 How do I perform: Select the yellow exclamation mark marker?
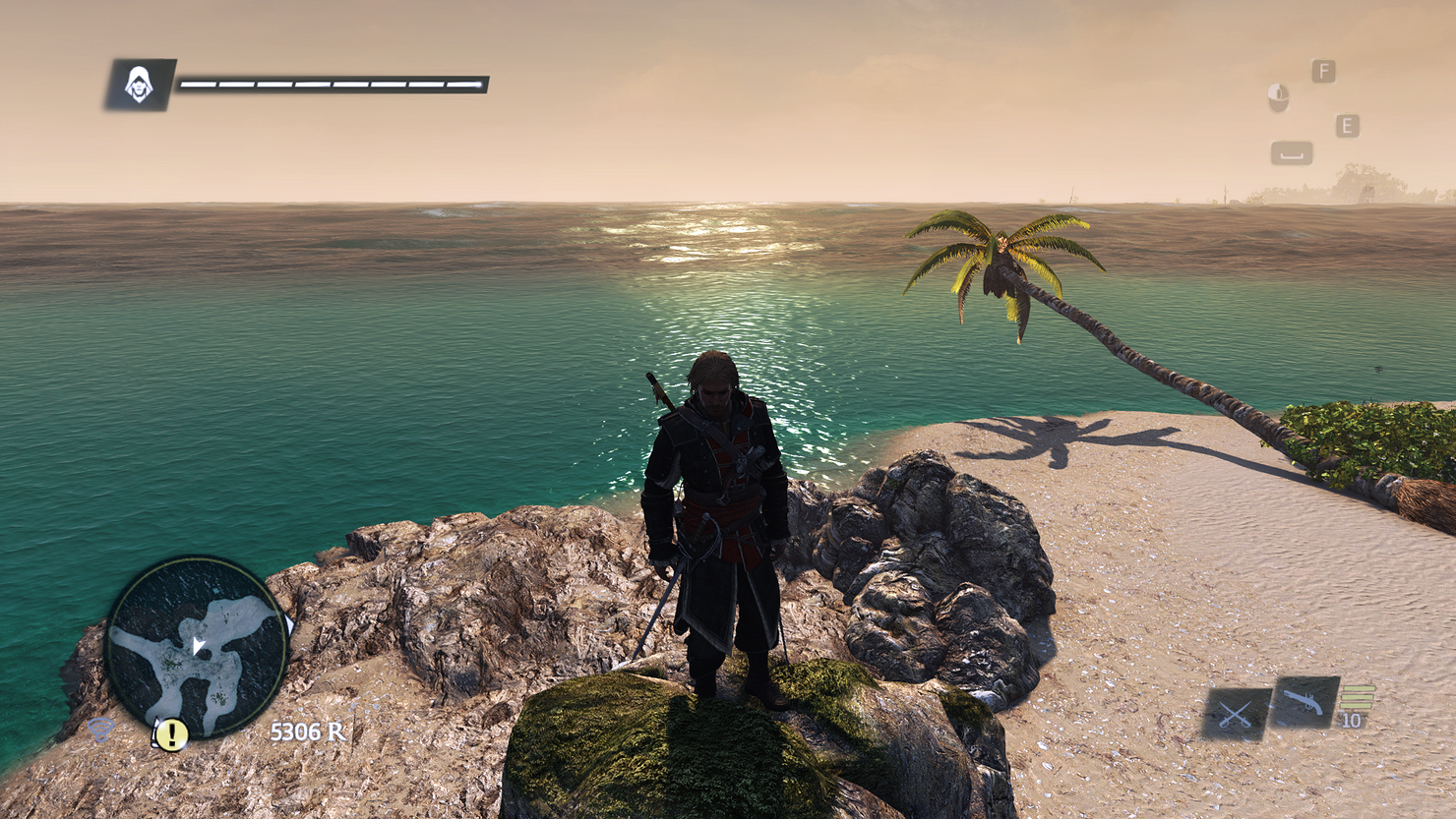(x=172, y=733)
